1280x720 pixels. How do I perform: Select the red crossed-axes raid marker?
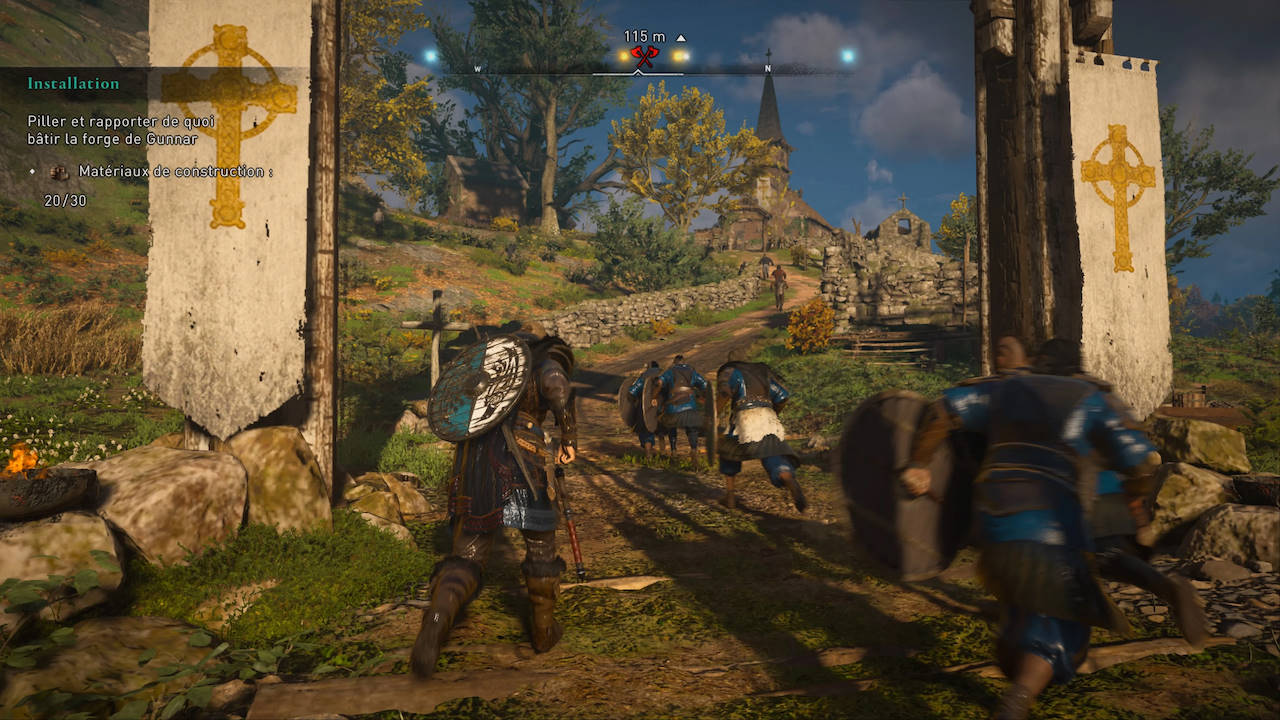click(643, 56)
